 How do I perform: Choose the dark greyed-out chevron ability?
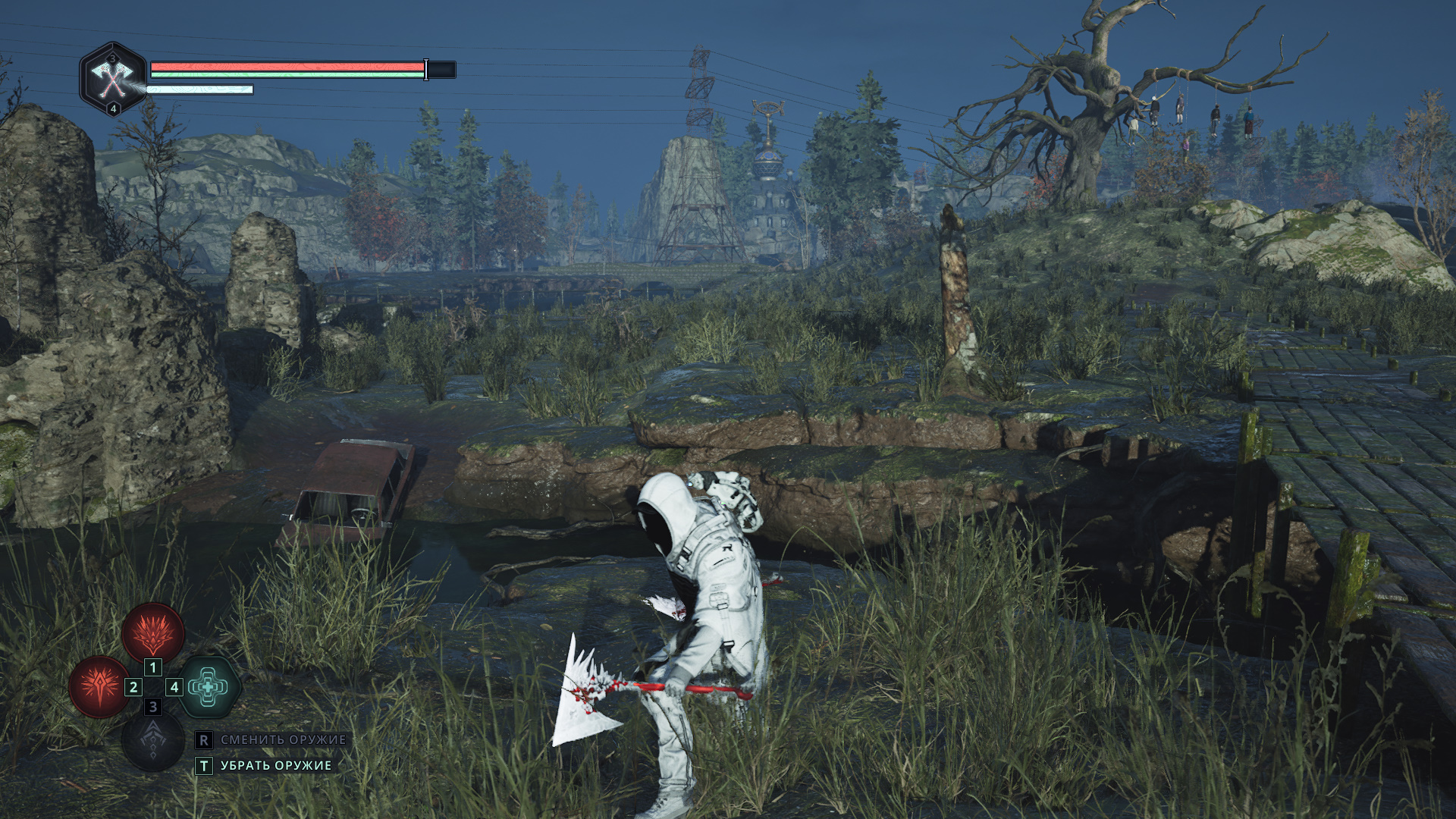tap(152, 741)
